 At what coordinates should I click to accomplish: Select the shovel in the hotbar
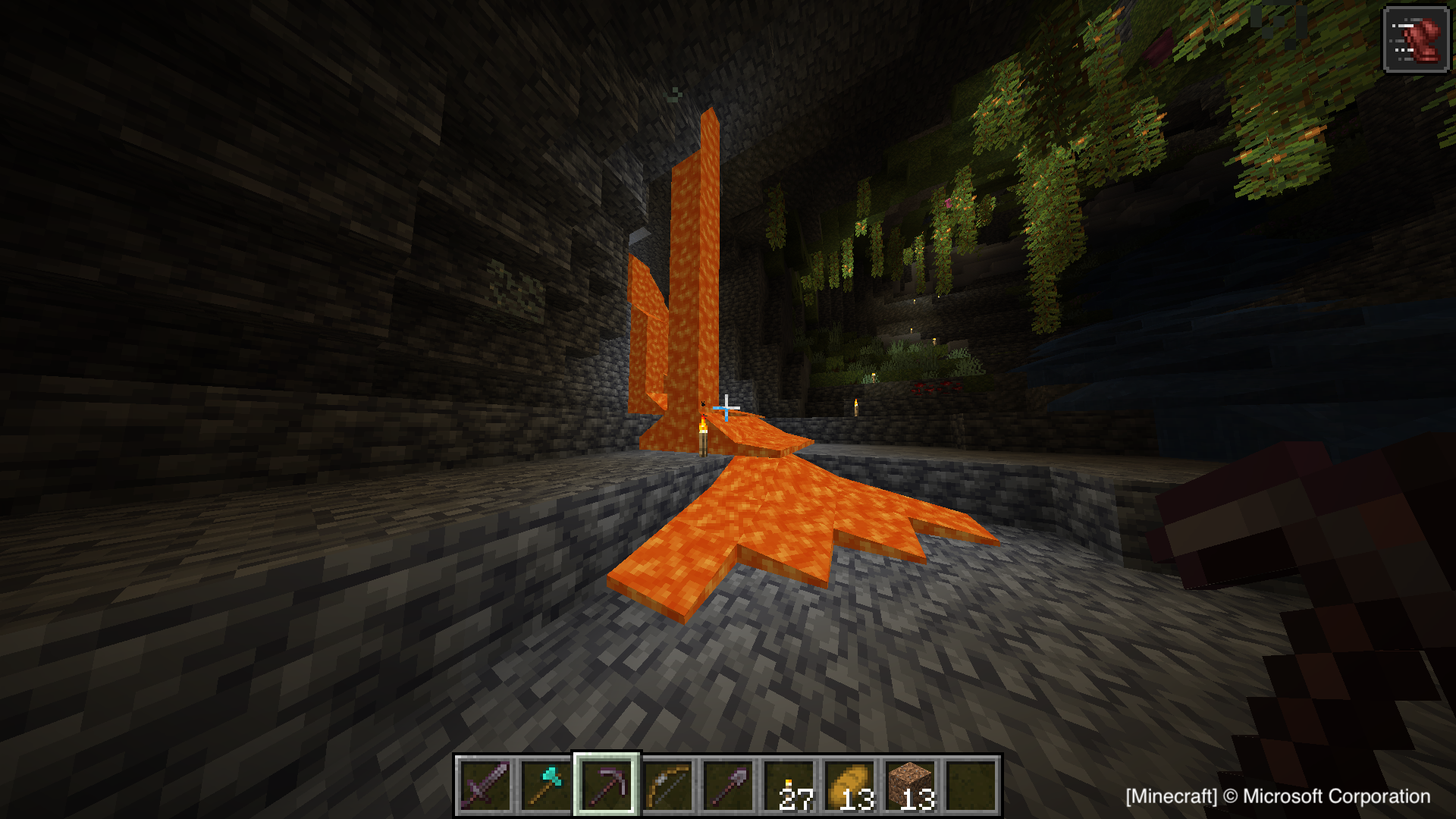[x=728, y=786]
